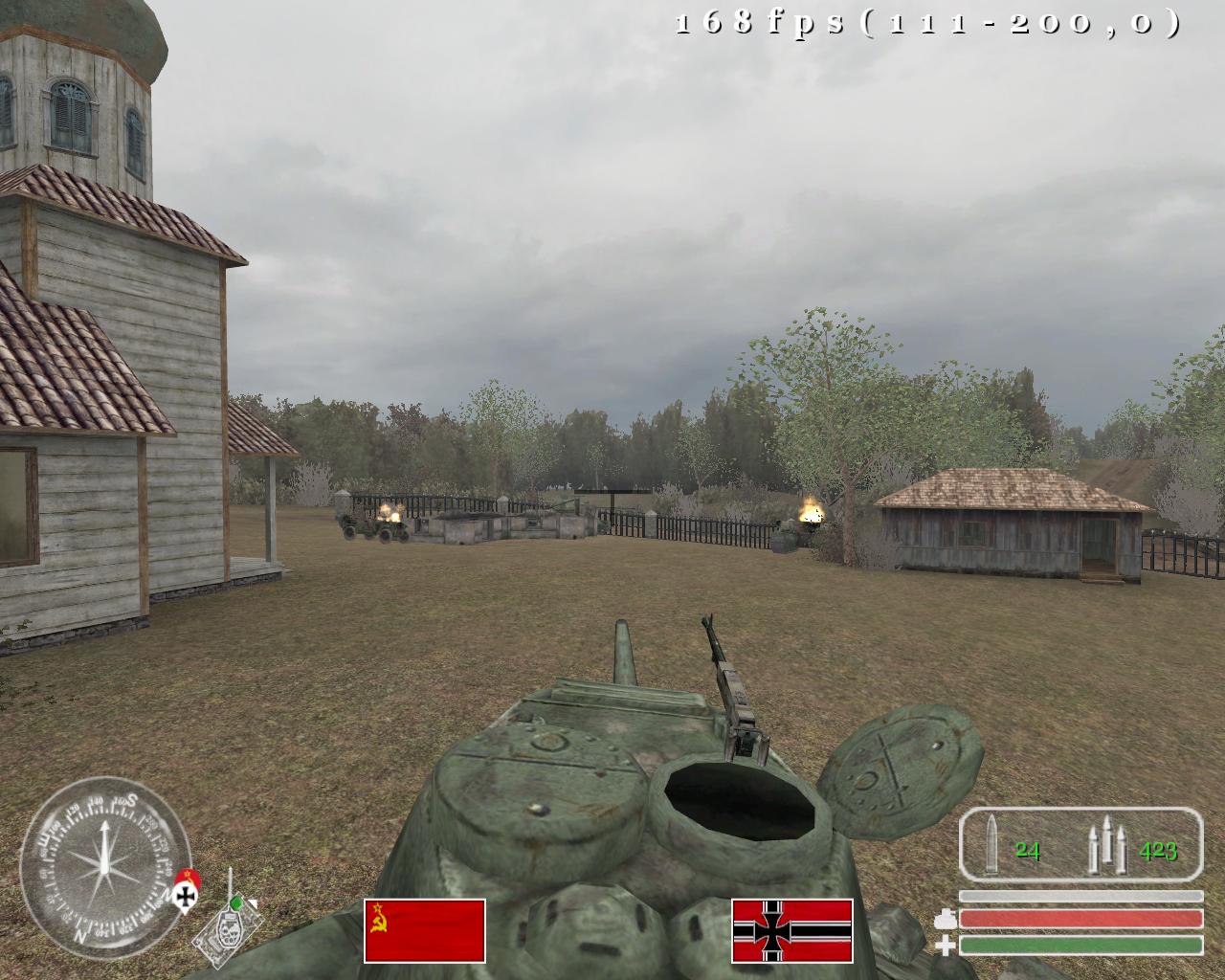
Task: Select the German iron cross flag
Action: (791, 930)
